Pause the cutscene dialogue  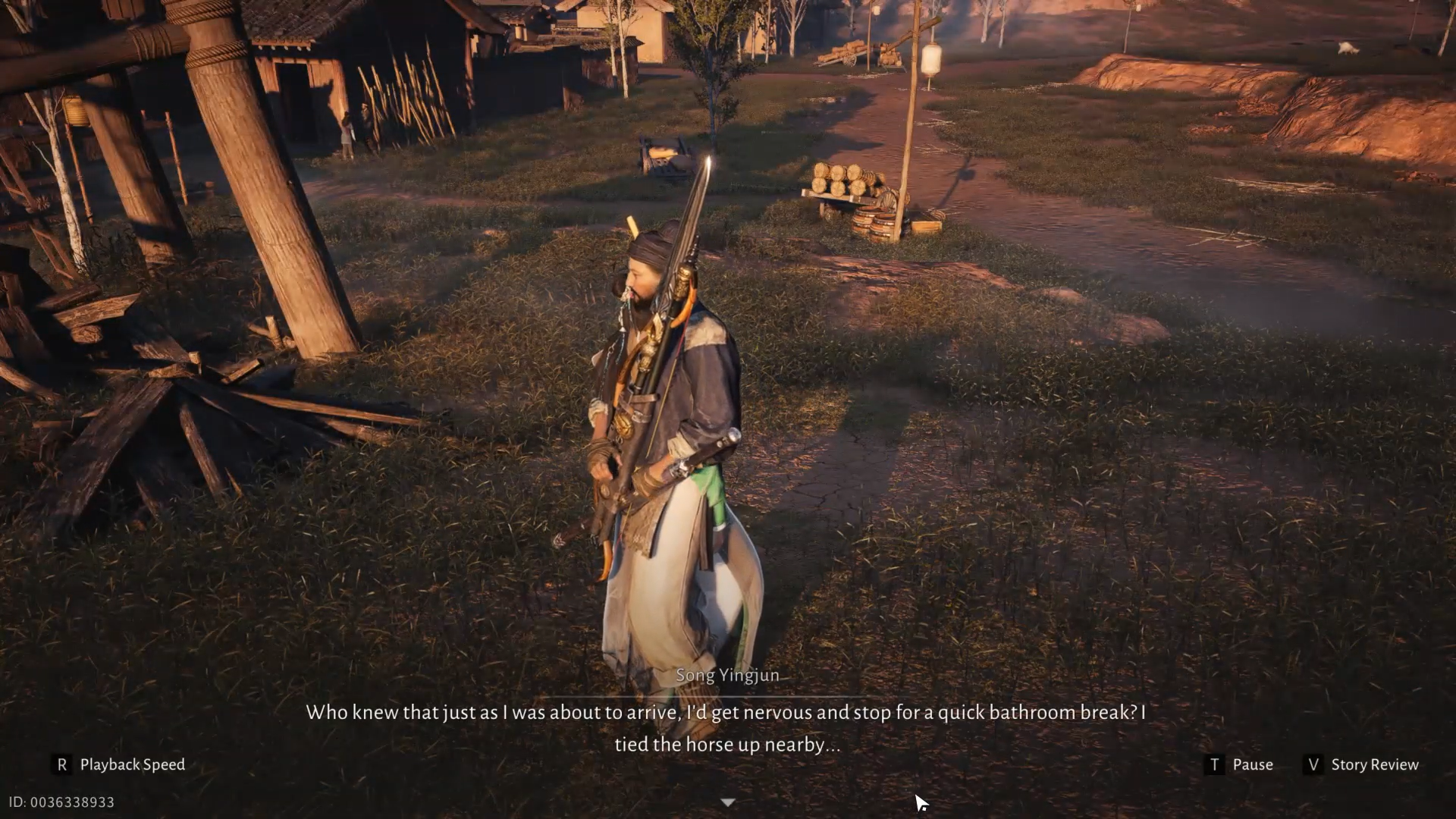[1239, 764]
